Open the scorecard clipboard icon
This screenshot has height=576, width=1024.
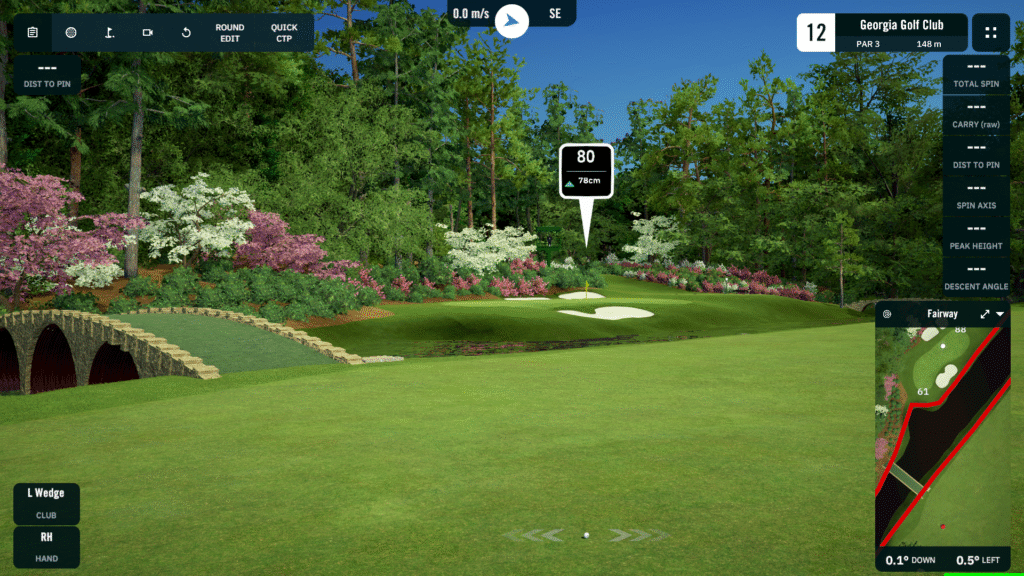(33, 32)
